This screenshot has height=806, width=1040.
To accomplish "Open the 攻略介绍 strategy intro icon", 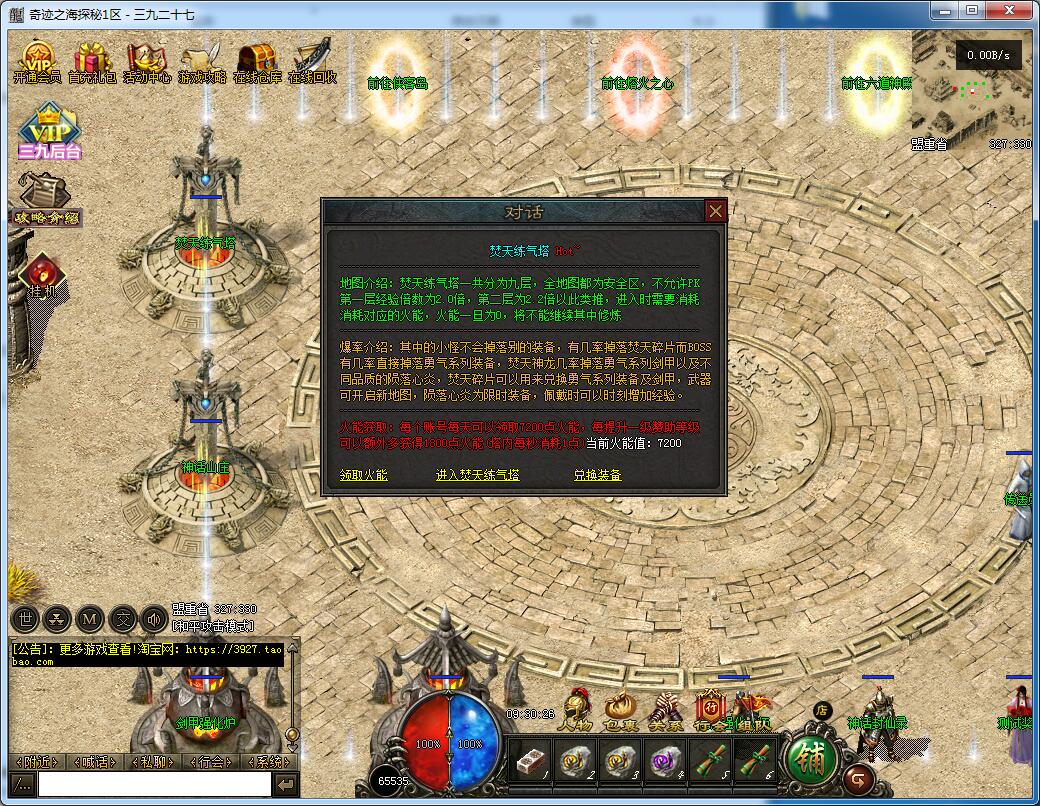I will [x=45, y=198].
